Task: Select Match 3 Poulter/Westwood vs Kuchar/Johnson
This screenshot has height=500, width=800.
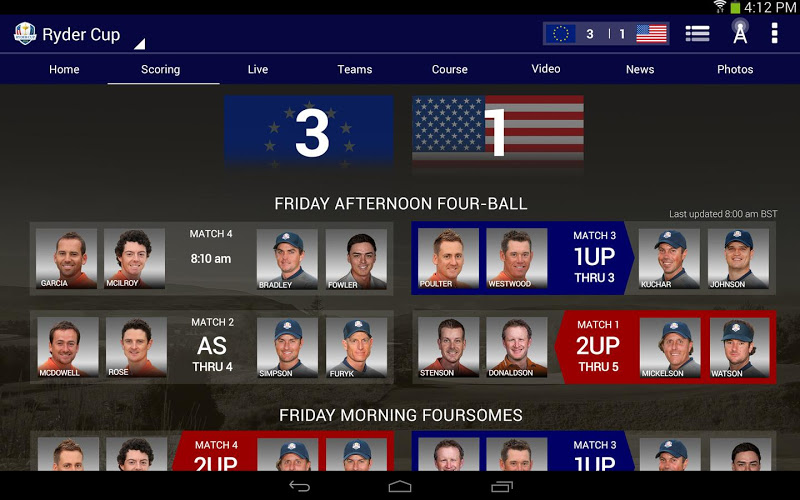Action: 593,259
